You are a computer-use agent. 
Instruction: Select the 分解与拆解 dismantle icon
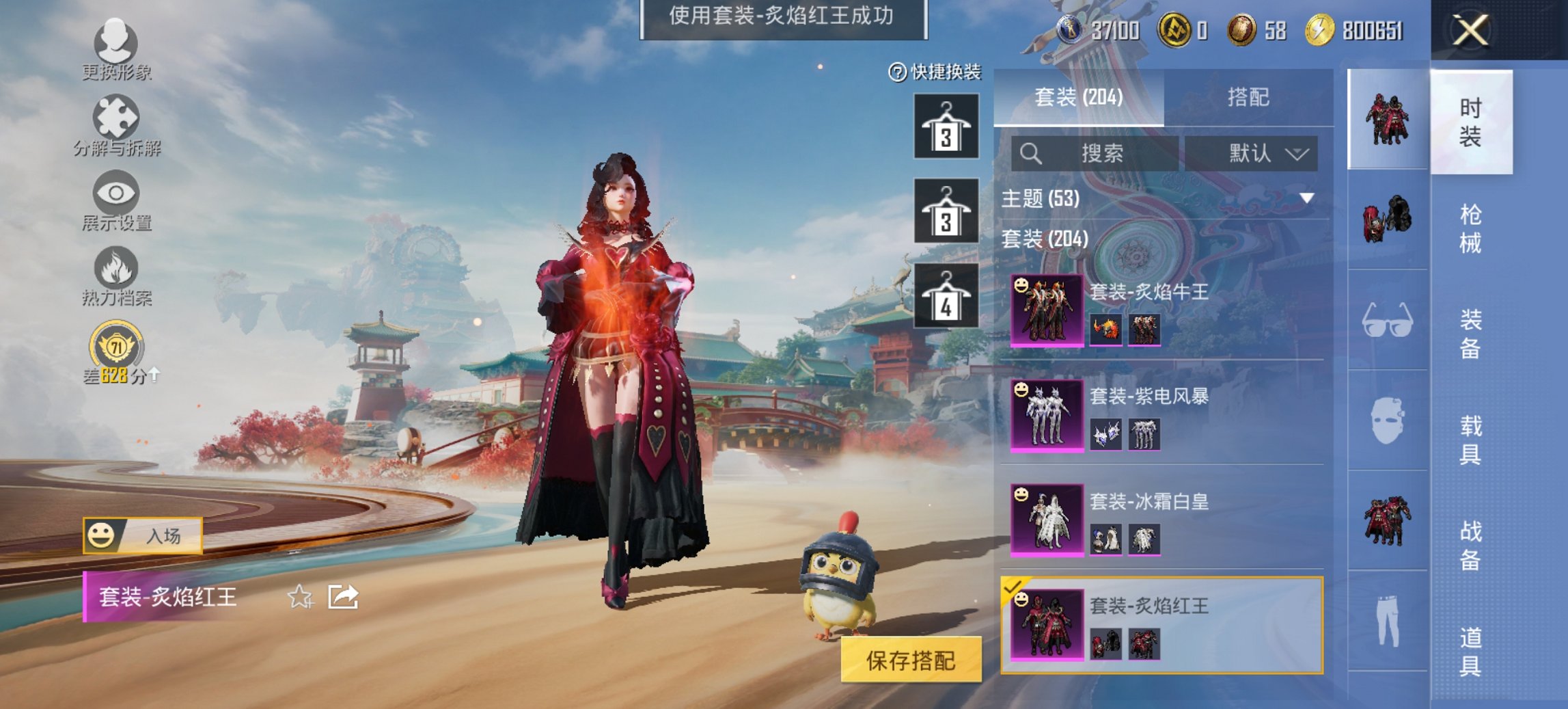coord(116,123)
